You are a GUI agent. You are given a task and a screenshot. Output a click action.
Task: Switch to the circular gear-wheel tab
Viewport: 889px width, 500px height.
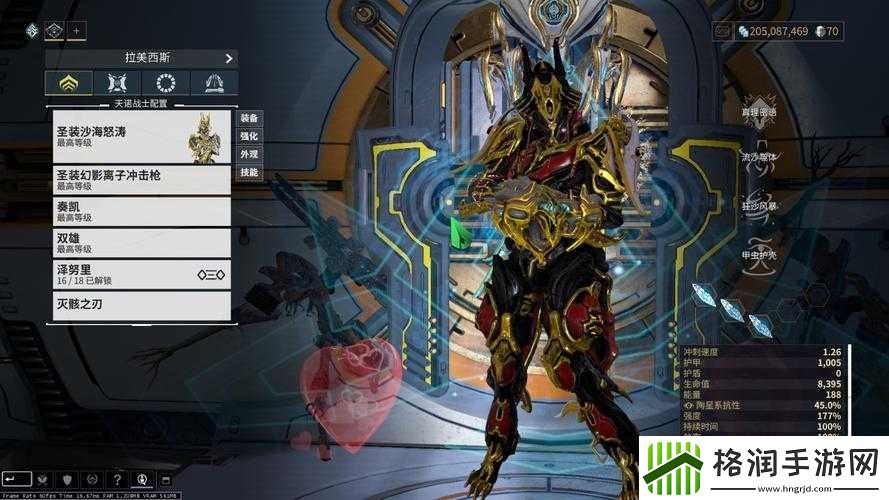166,83
